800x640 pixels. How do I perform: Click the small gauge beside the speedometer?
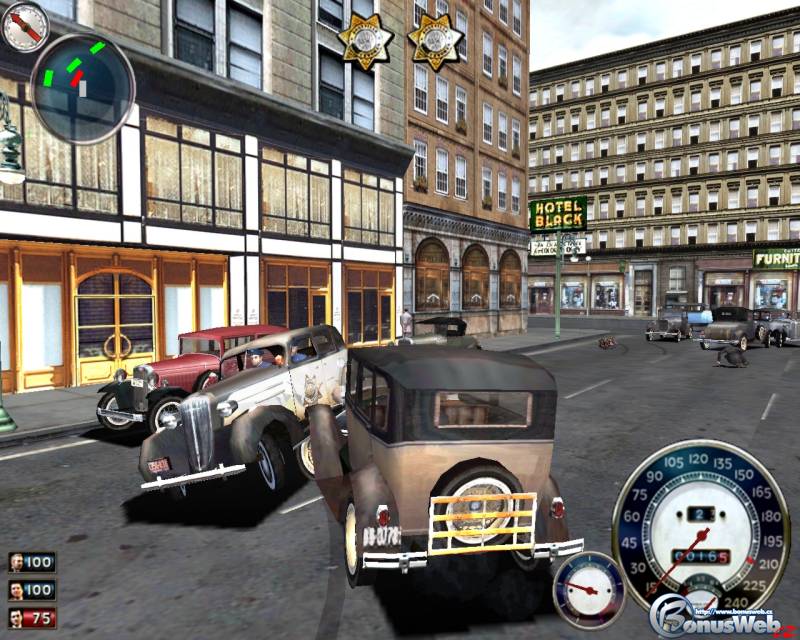[589, 589]
